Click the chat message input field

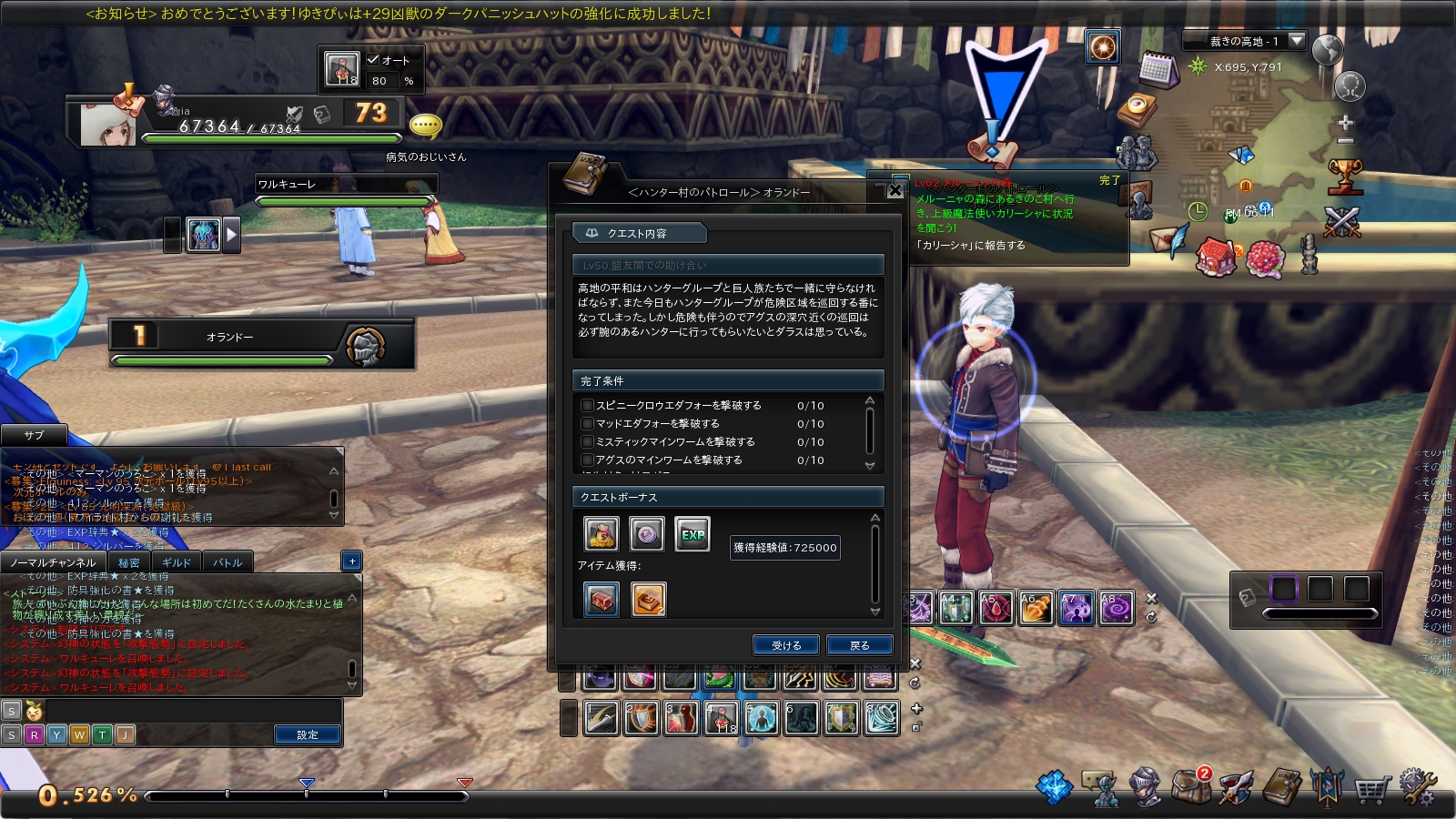pyautogui.click(x=191, y=711)
